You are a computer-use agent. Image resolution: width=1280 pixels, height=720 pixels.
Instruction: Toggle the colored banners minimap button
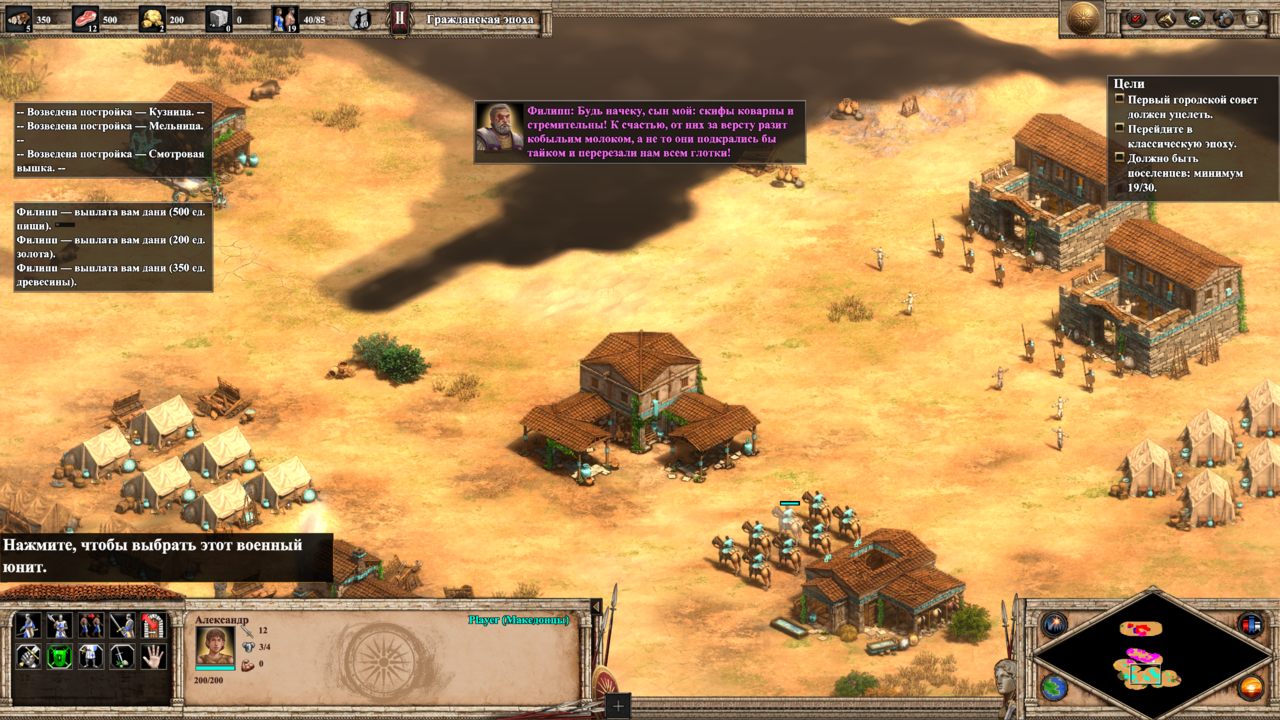coord(1250,625)
